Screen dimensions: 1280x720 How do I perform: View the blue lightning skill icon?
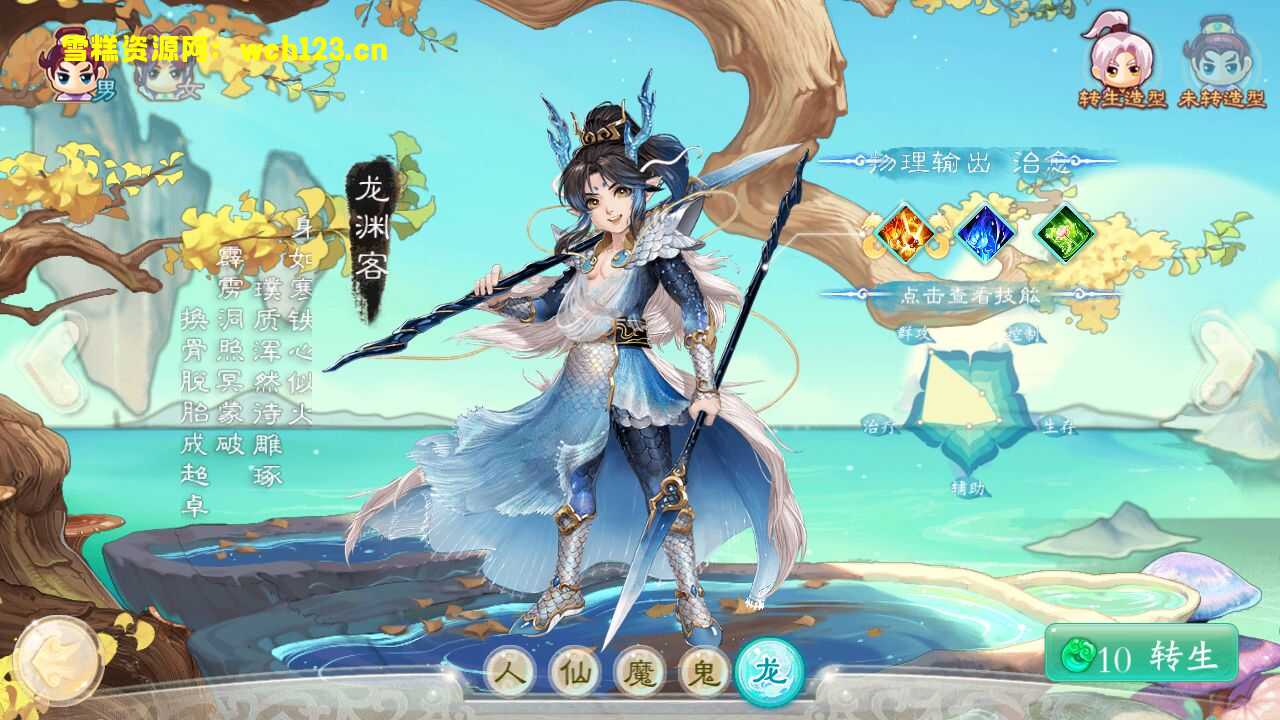coord(985,233)
